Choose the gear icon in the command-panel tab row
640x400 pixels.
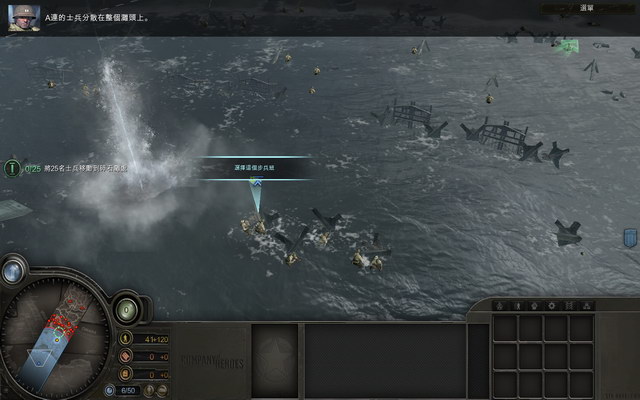552,305
